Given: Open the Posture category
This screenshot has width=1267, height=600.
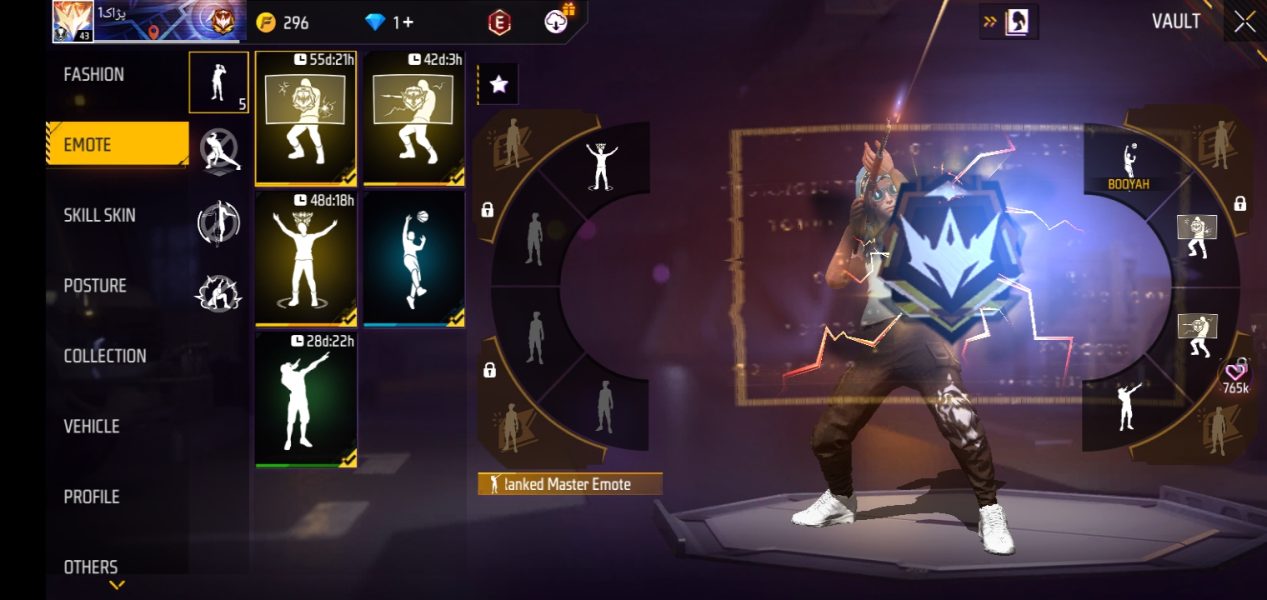Looking at the screenshot, I should [x=95, y=286].
